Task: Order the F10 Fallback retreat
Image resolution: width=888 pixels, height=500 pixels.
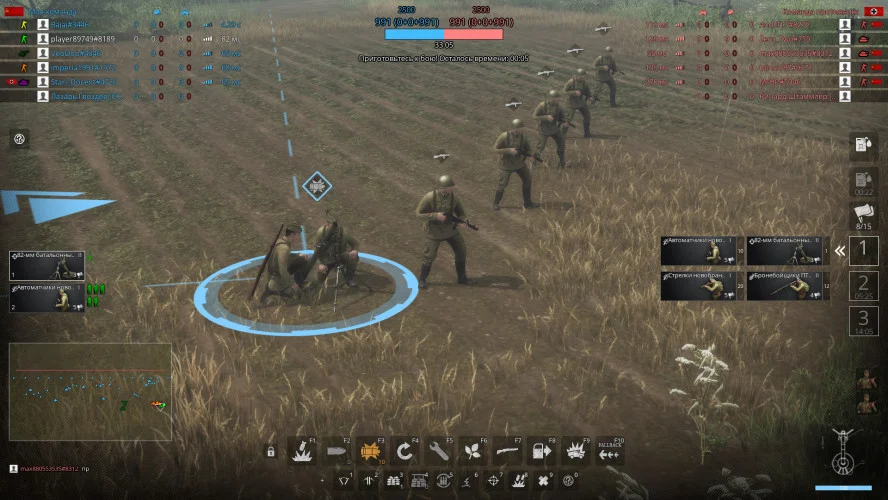Action: (x=610, y=452)
